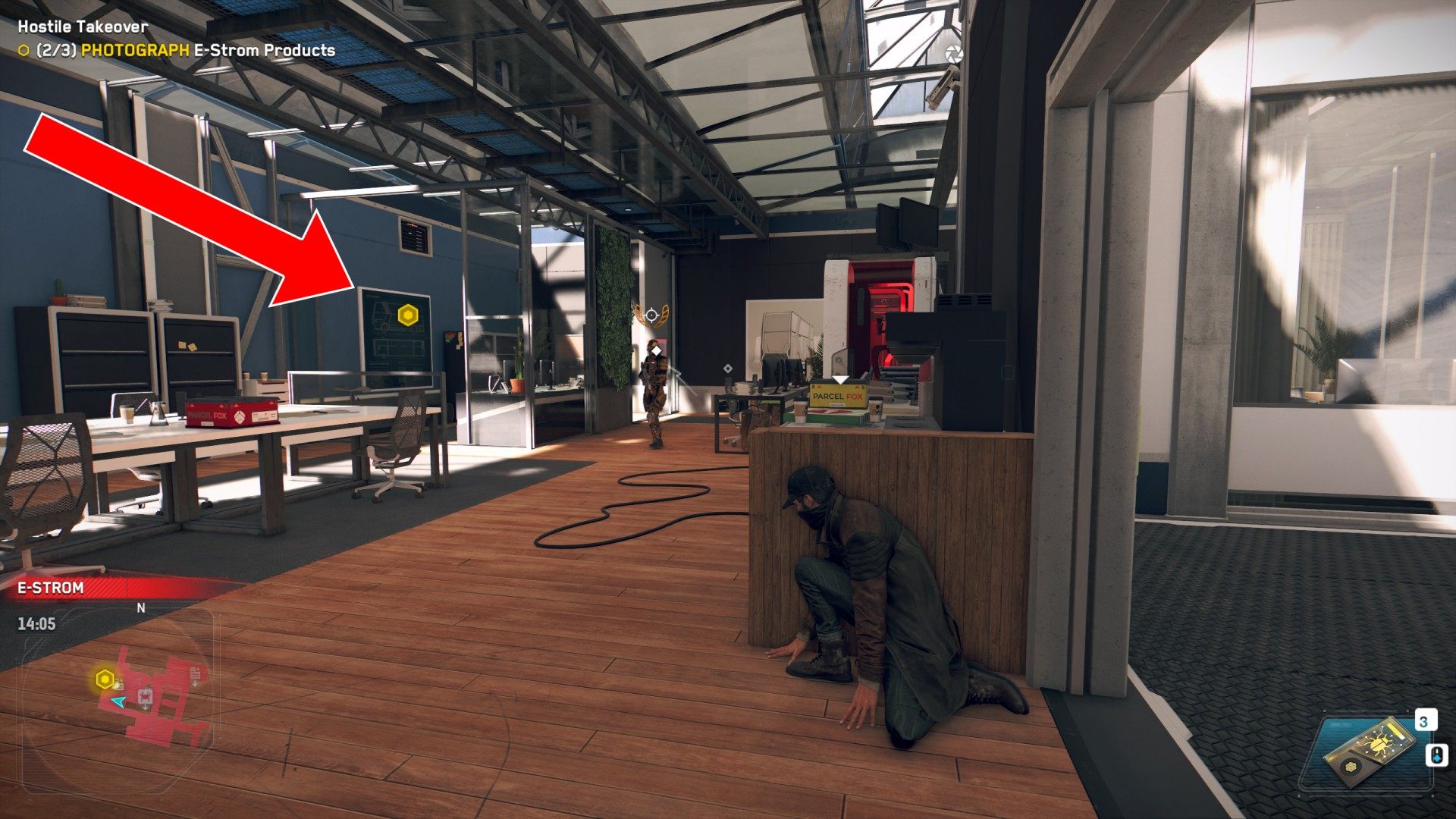Viewport: 1456px width, 819px height.
Task: Click the Hostile Takeover objective tracker
Action: point(83,27)
